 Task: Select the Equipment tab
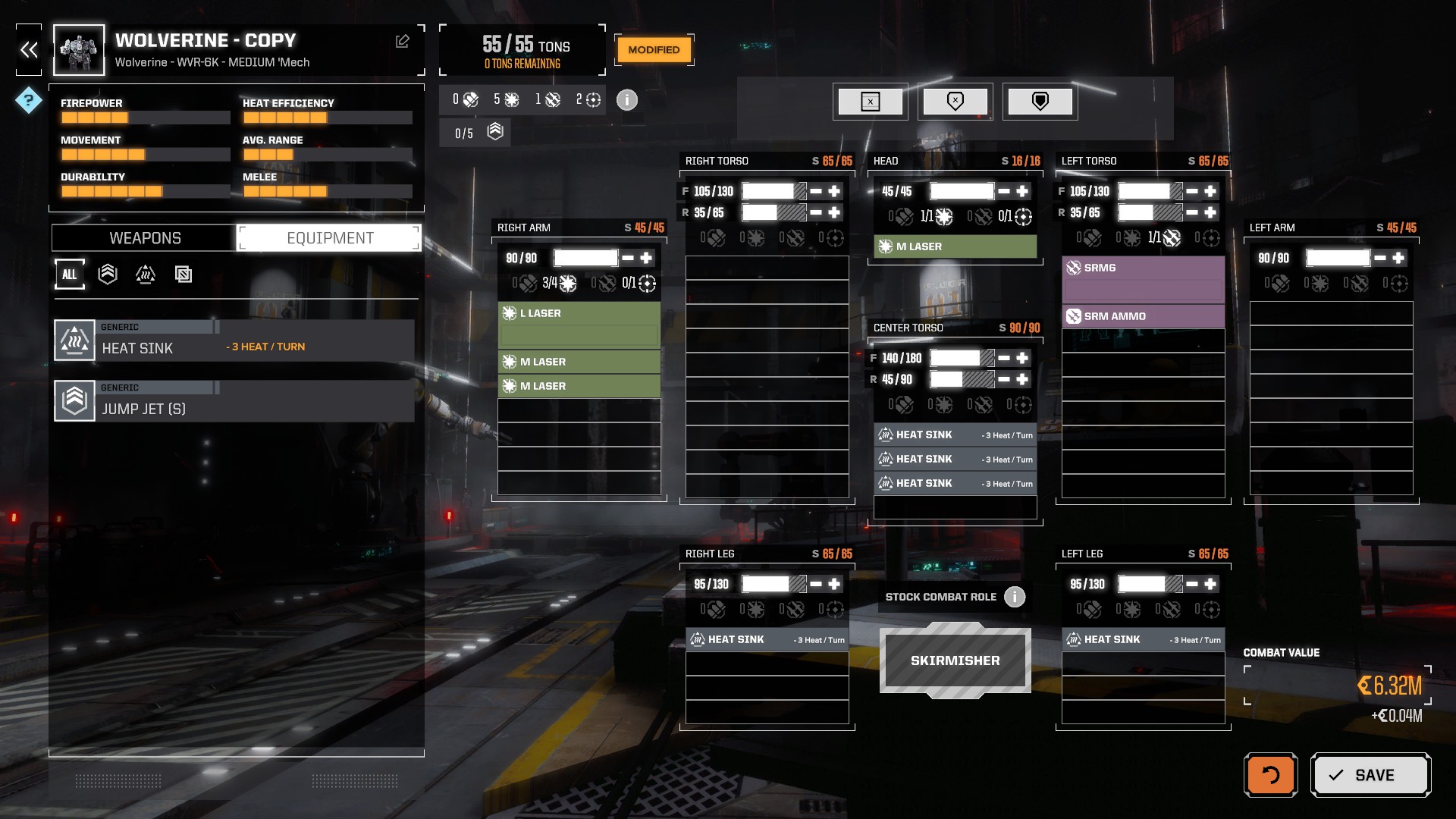tap(330, 238)
